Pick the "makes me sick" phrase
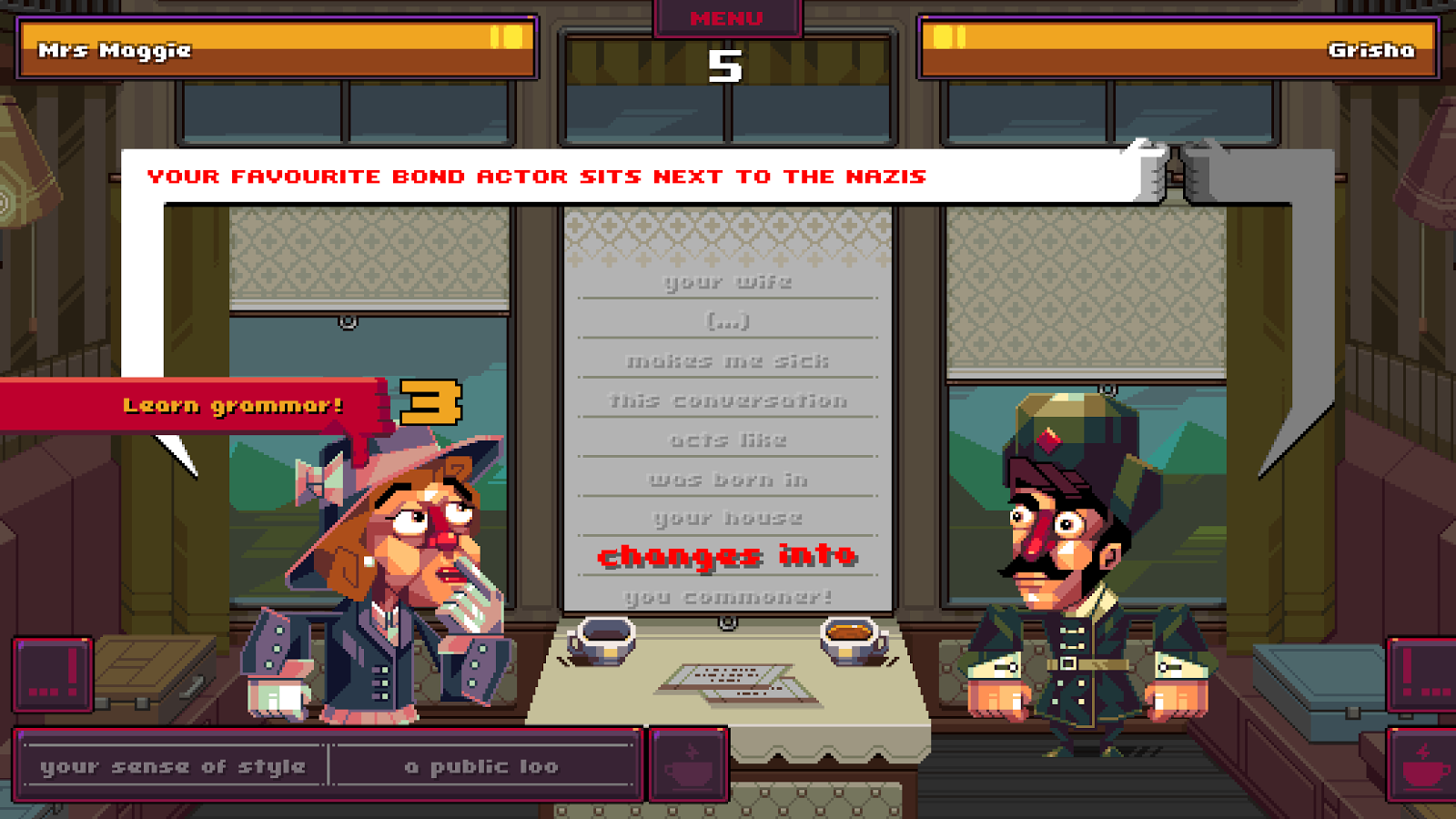 (x=728, y=360)
